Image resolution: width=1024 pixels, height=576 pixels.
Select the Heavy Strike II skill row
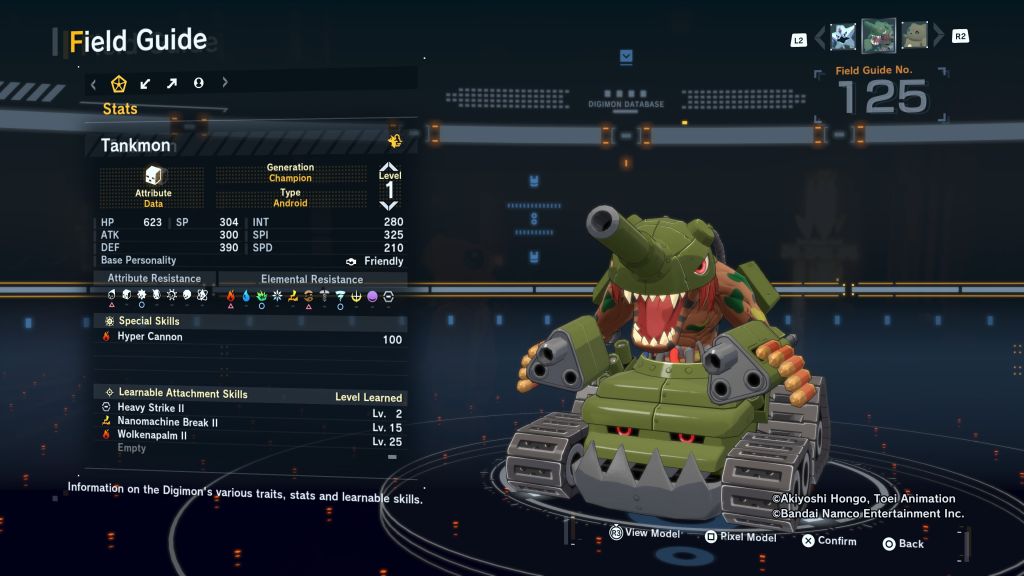click(251, 408)
